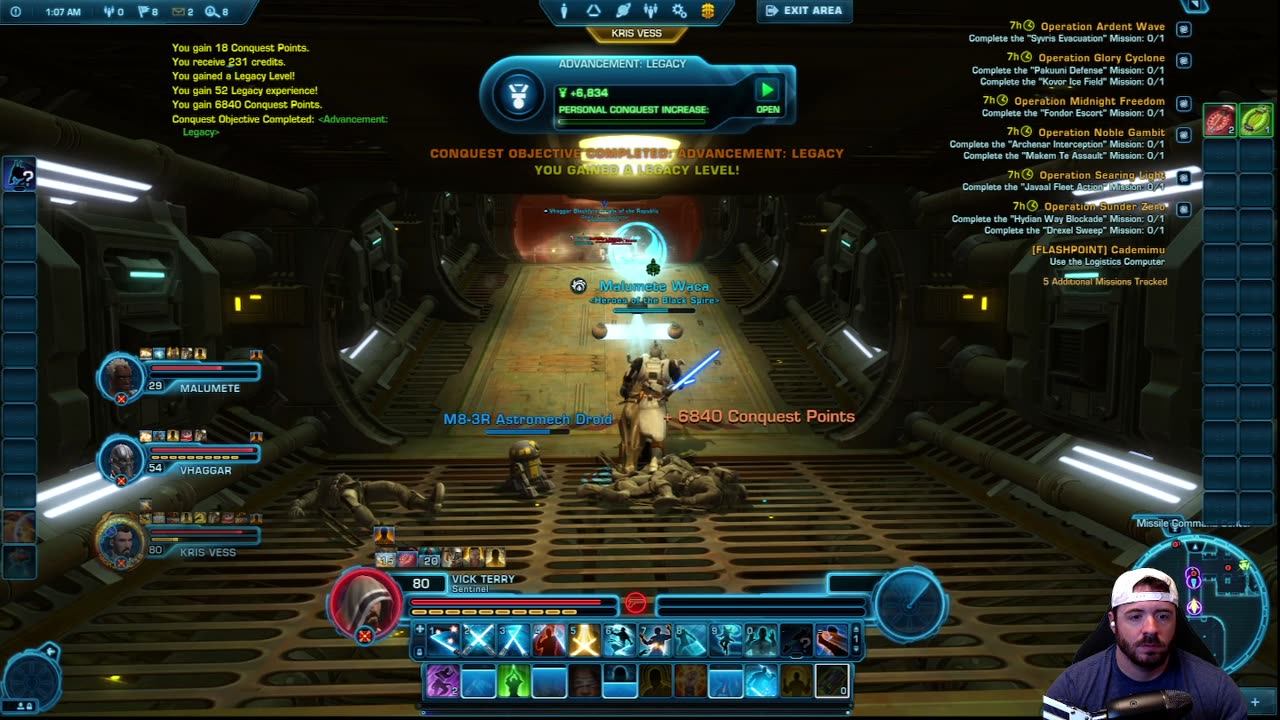This screenshot has height=720, width=1280.
Task: Activate the purple running figure ability
Action: (443, 681)
